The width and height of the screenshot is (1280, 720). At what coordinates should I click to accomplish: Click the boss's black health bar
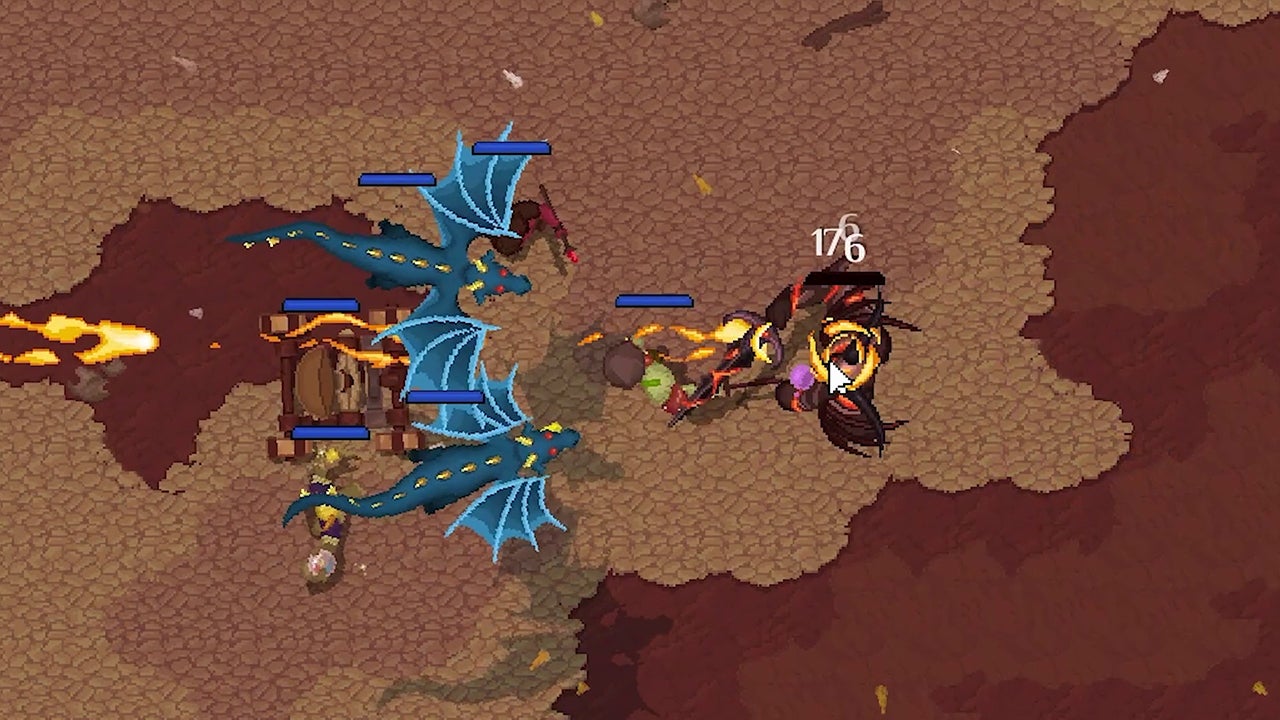[x=845, y=277]
